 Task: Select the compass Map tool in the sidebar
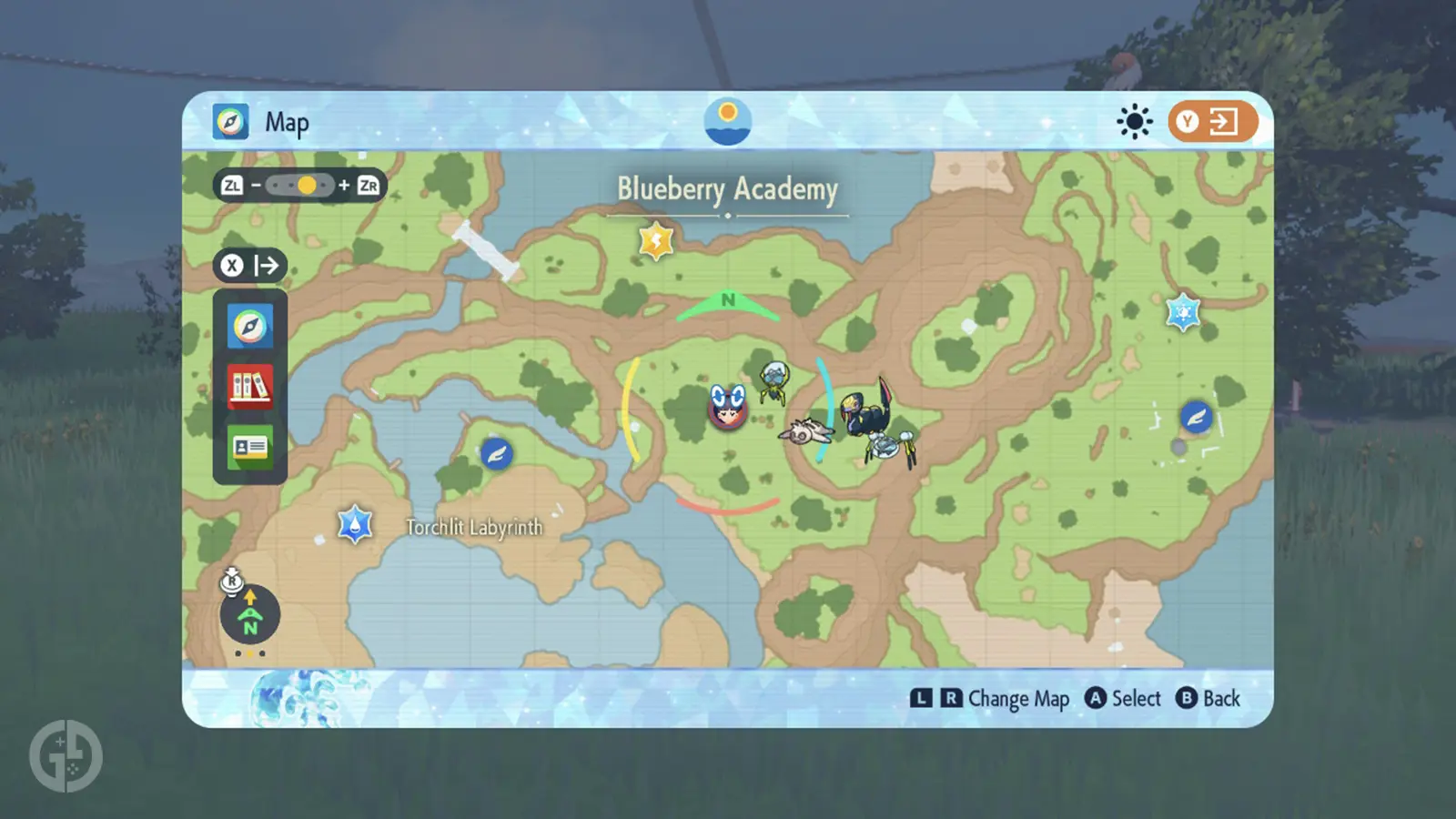(249, 325)
